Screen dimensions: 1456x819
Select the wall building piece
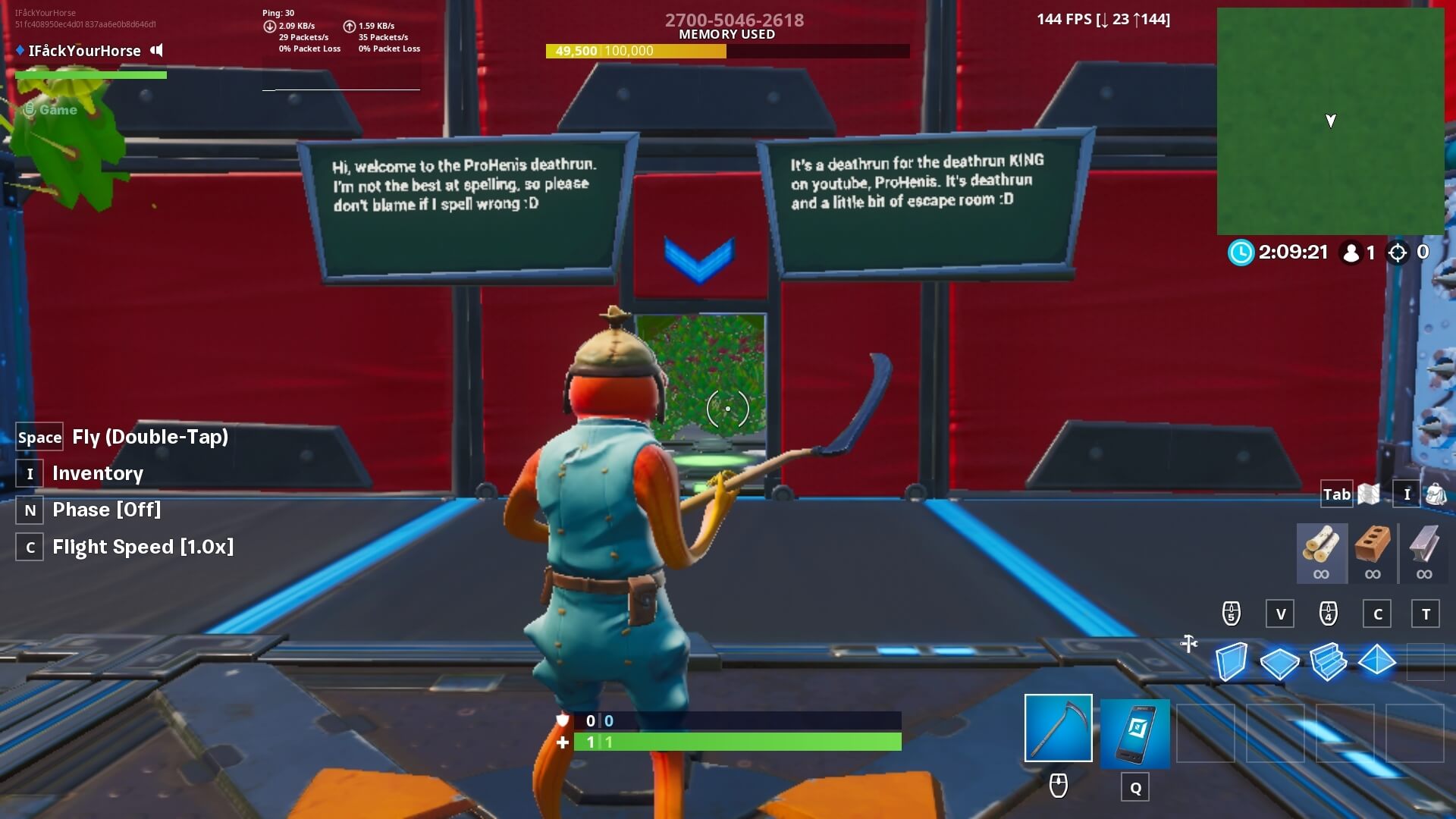1233,663
